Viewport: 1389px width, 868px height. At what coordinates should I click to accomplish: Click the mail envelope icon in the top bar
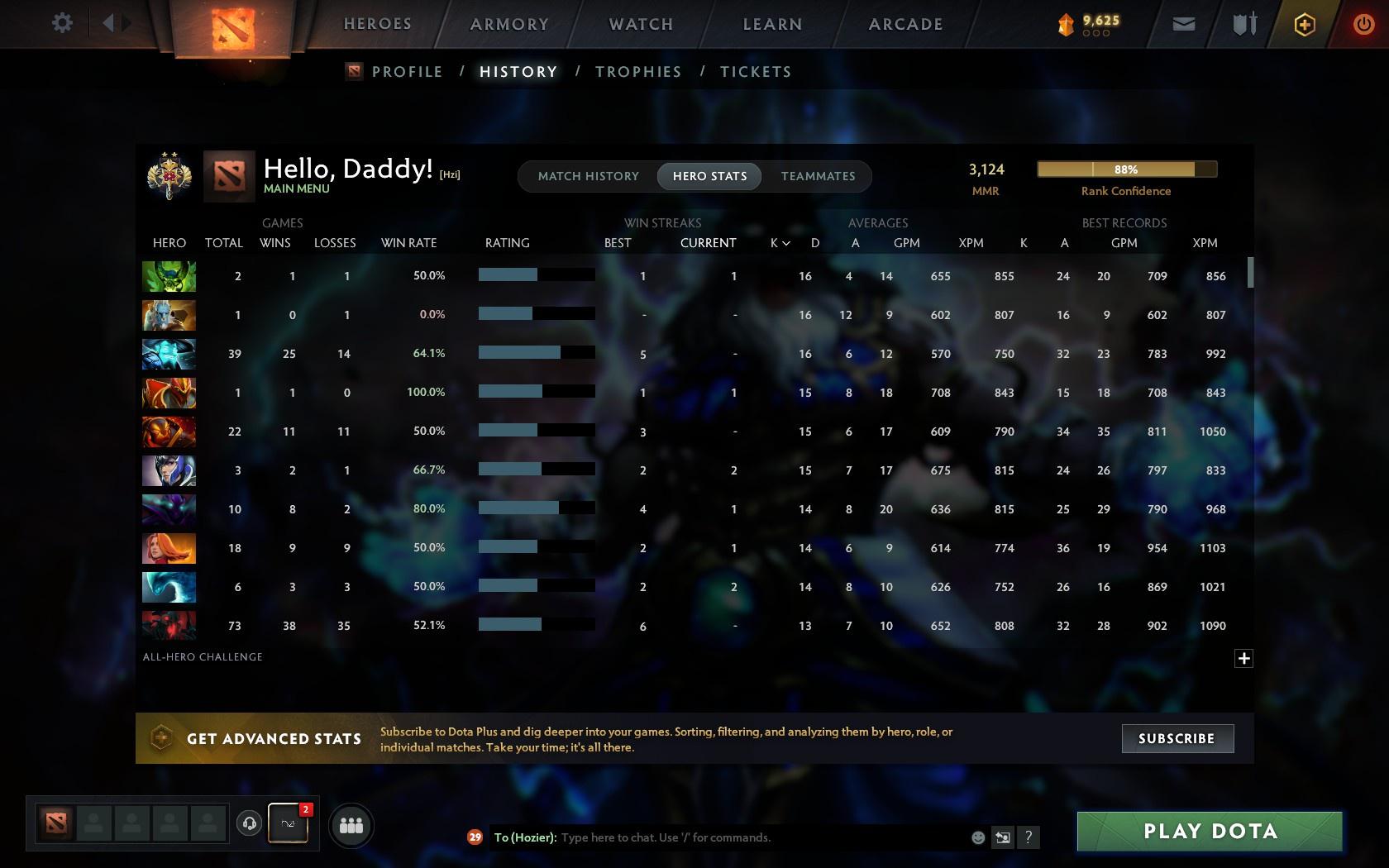[1182, 23]
